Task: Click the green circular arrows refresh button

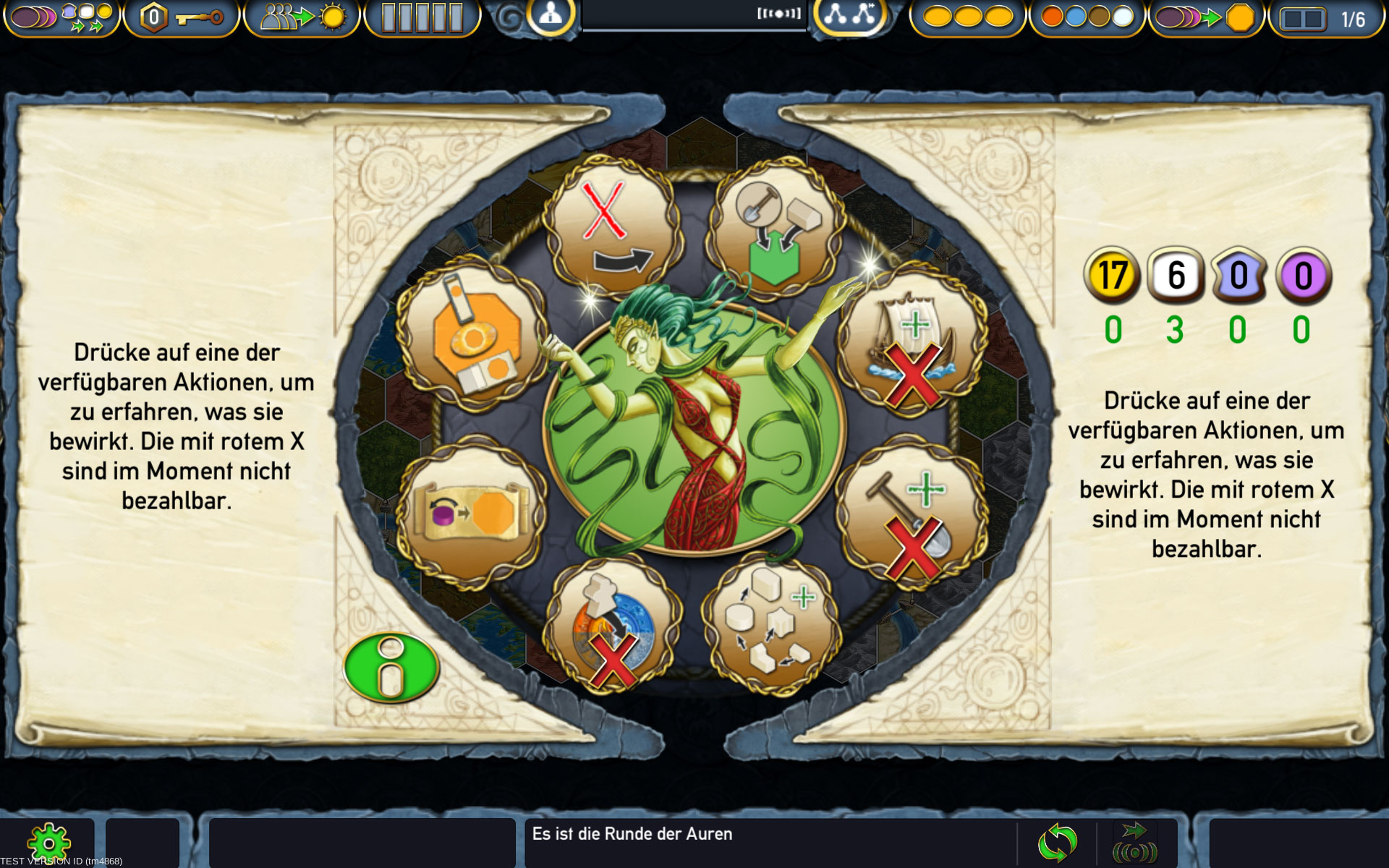Action: click(x=1057, y=843)
